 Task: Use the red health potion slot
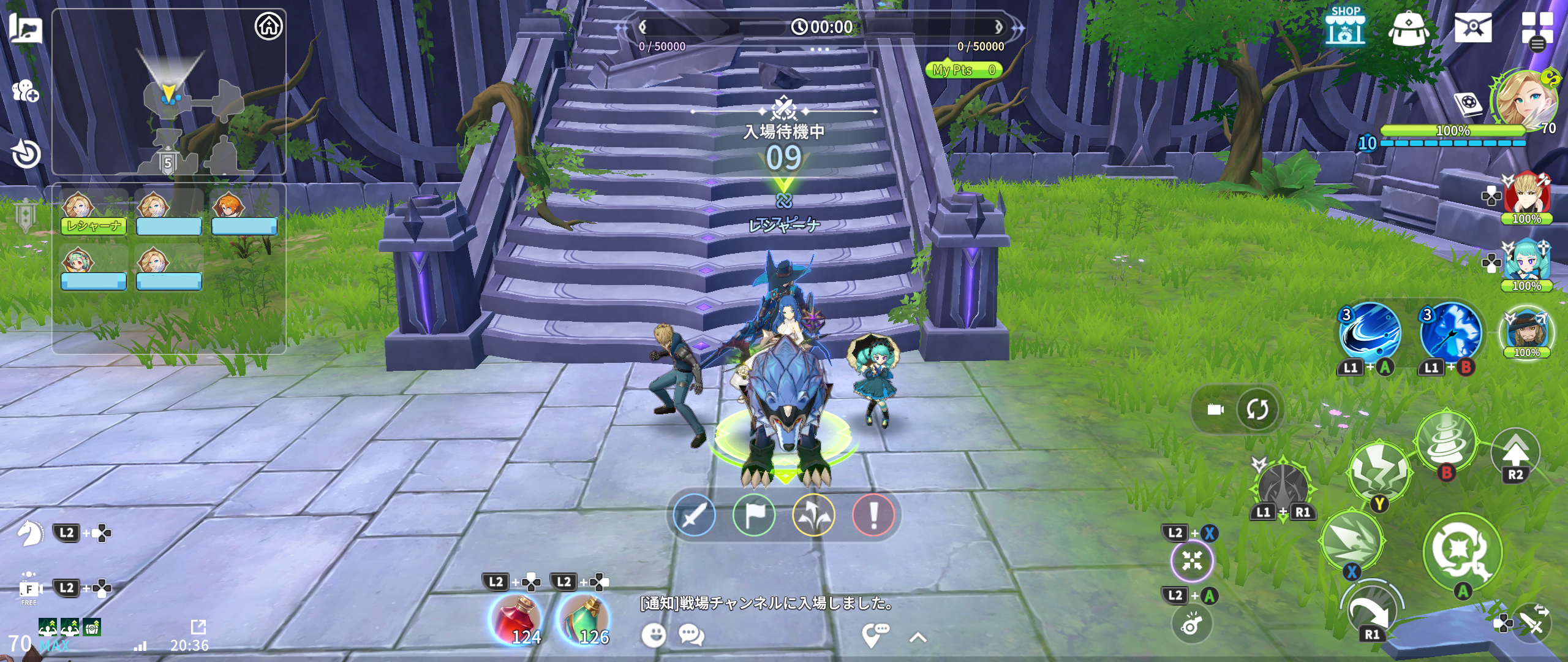coord(516,618)
